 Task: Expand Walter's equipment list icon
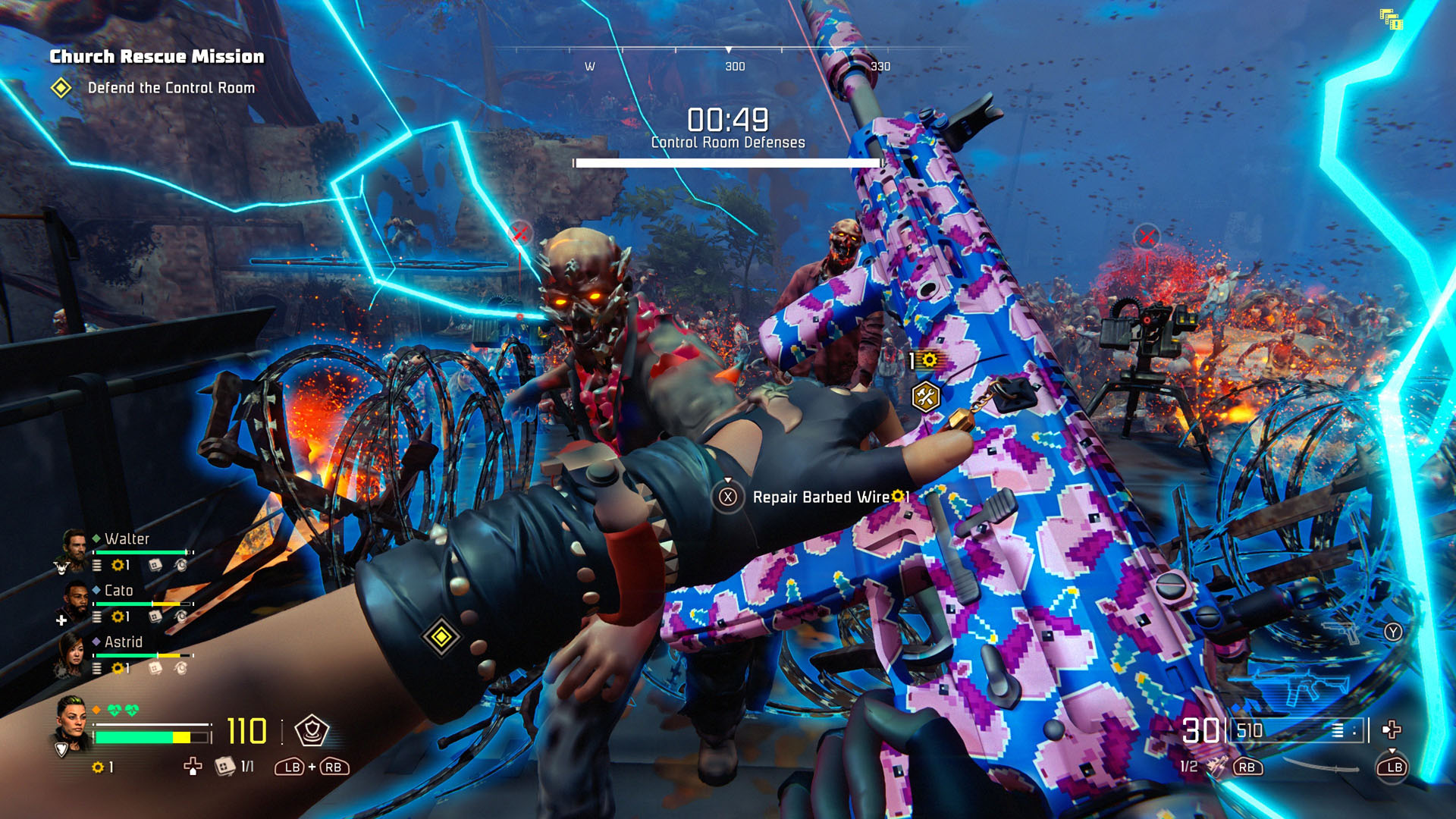97,566
